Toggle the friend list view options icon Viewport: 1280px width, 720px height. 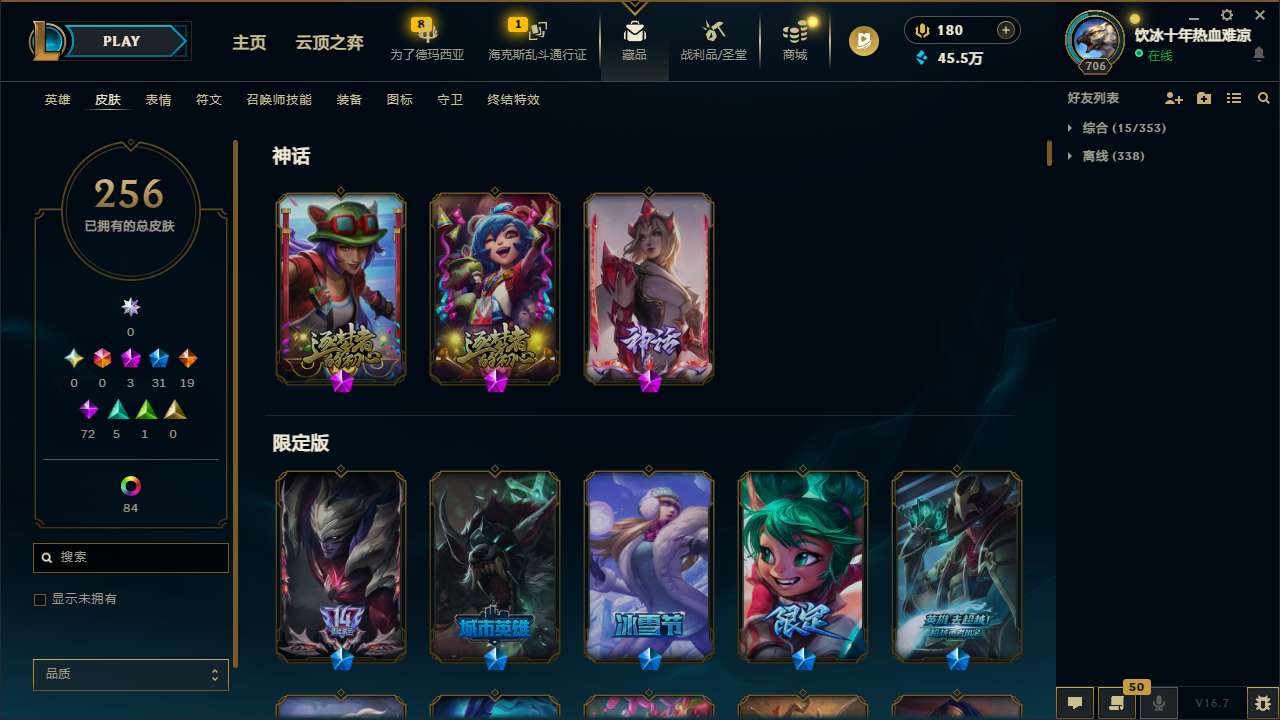(1234, 98)
